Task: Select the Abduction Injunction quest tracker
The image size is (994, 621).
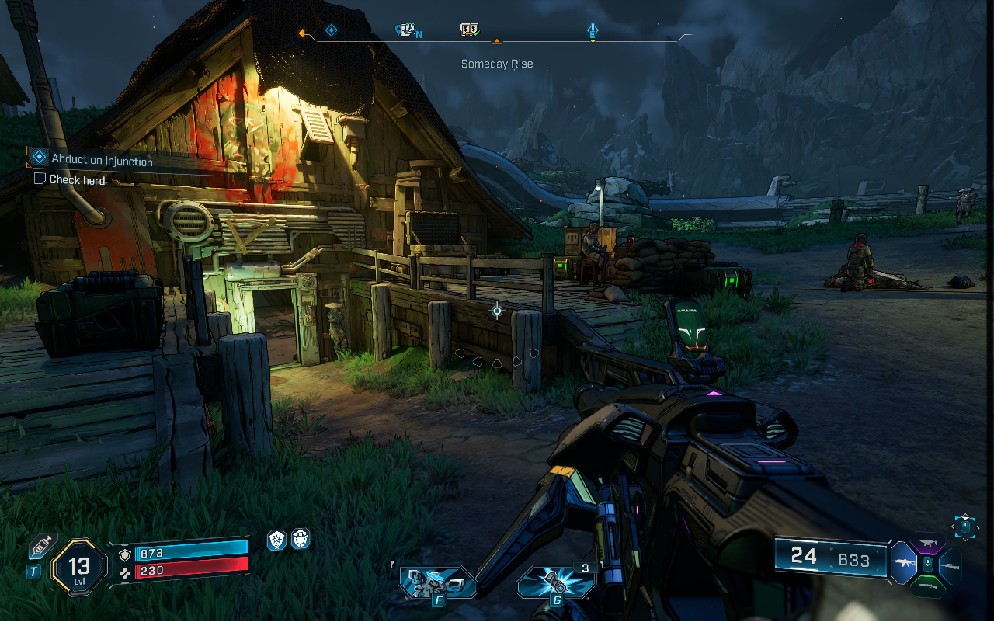Action: [92, 158]
